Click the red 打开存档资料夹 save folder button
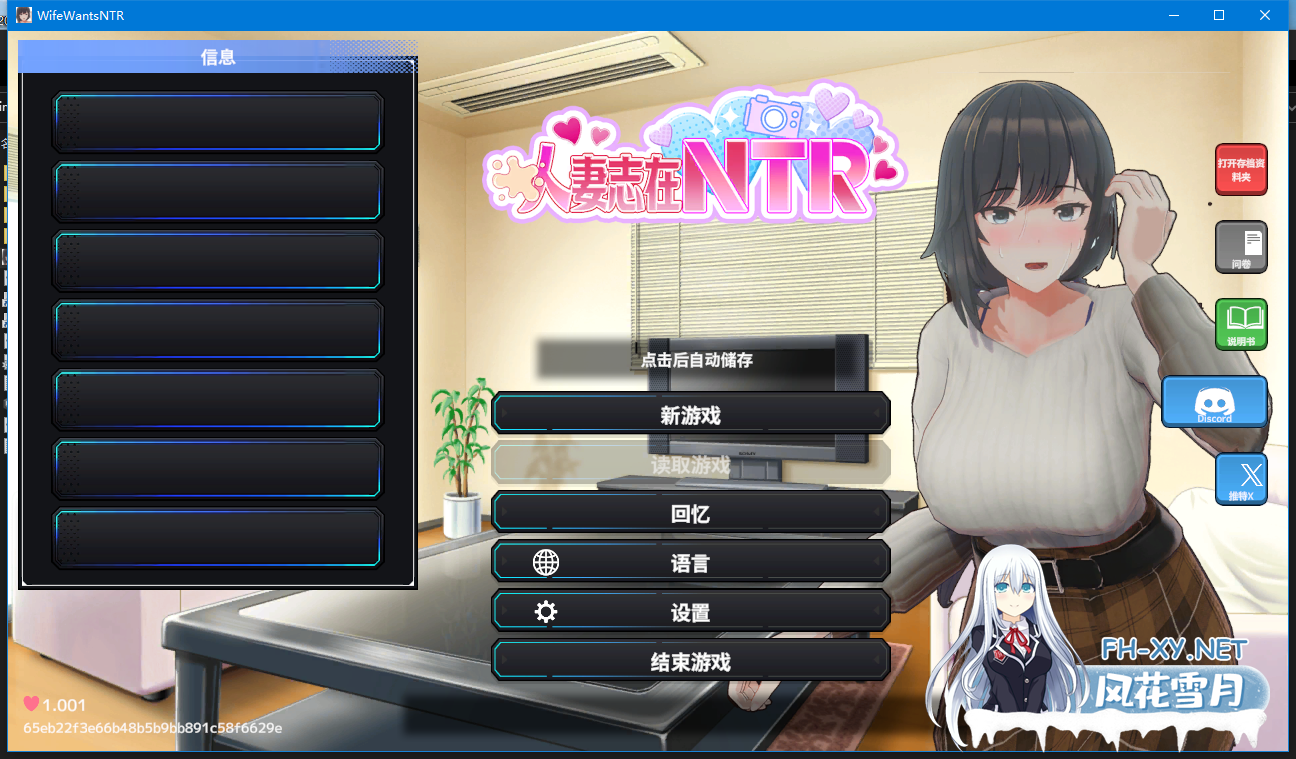 [x=1240, y=169]
